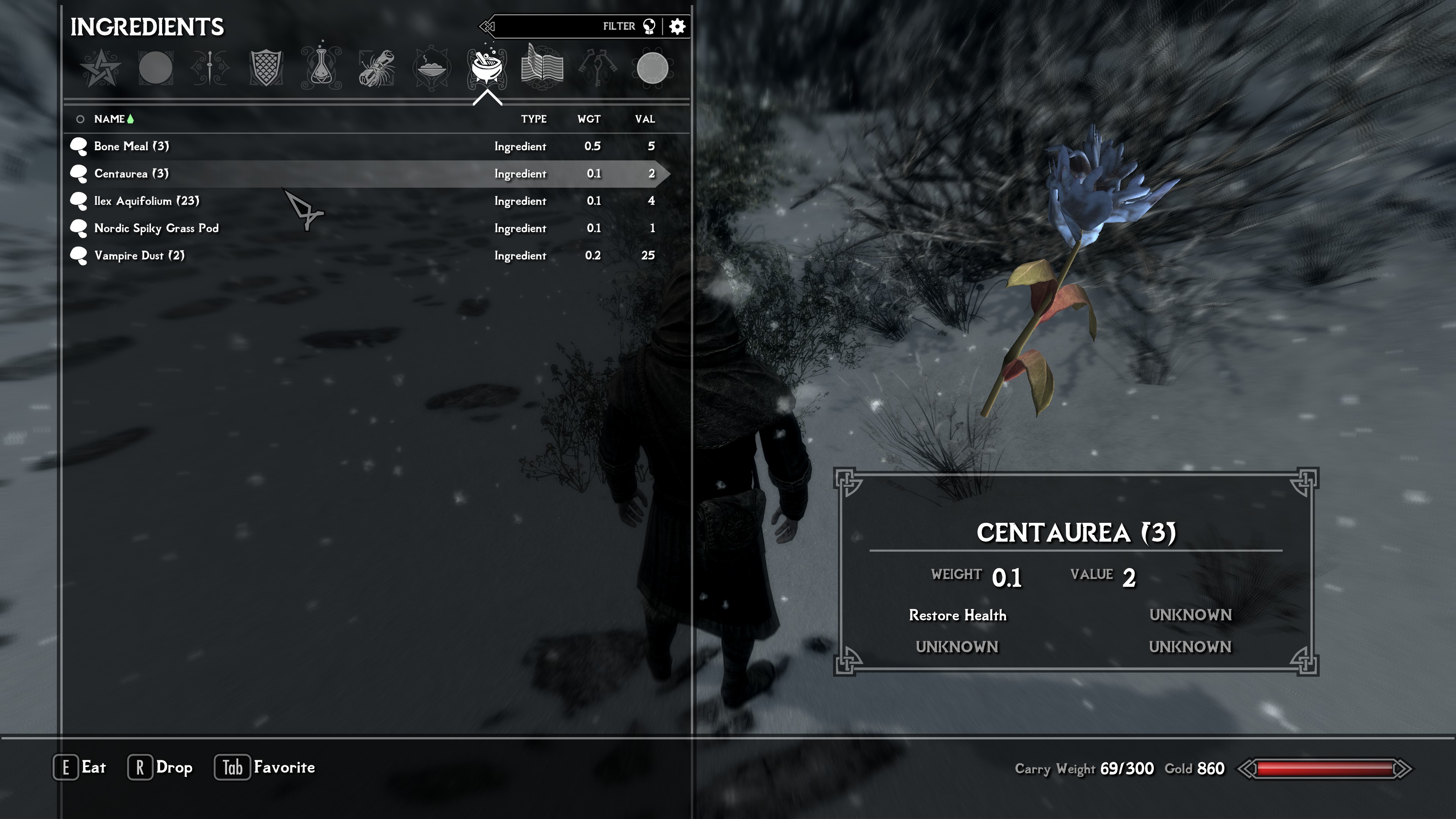Sort items by WGT weight column
The width and height of the screenshot is (1456, 819).
point(589,119)
